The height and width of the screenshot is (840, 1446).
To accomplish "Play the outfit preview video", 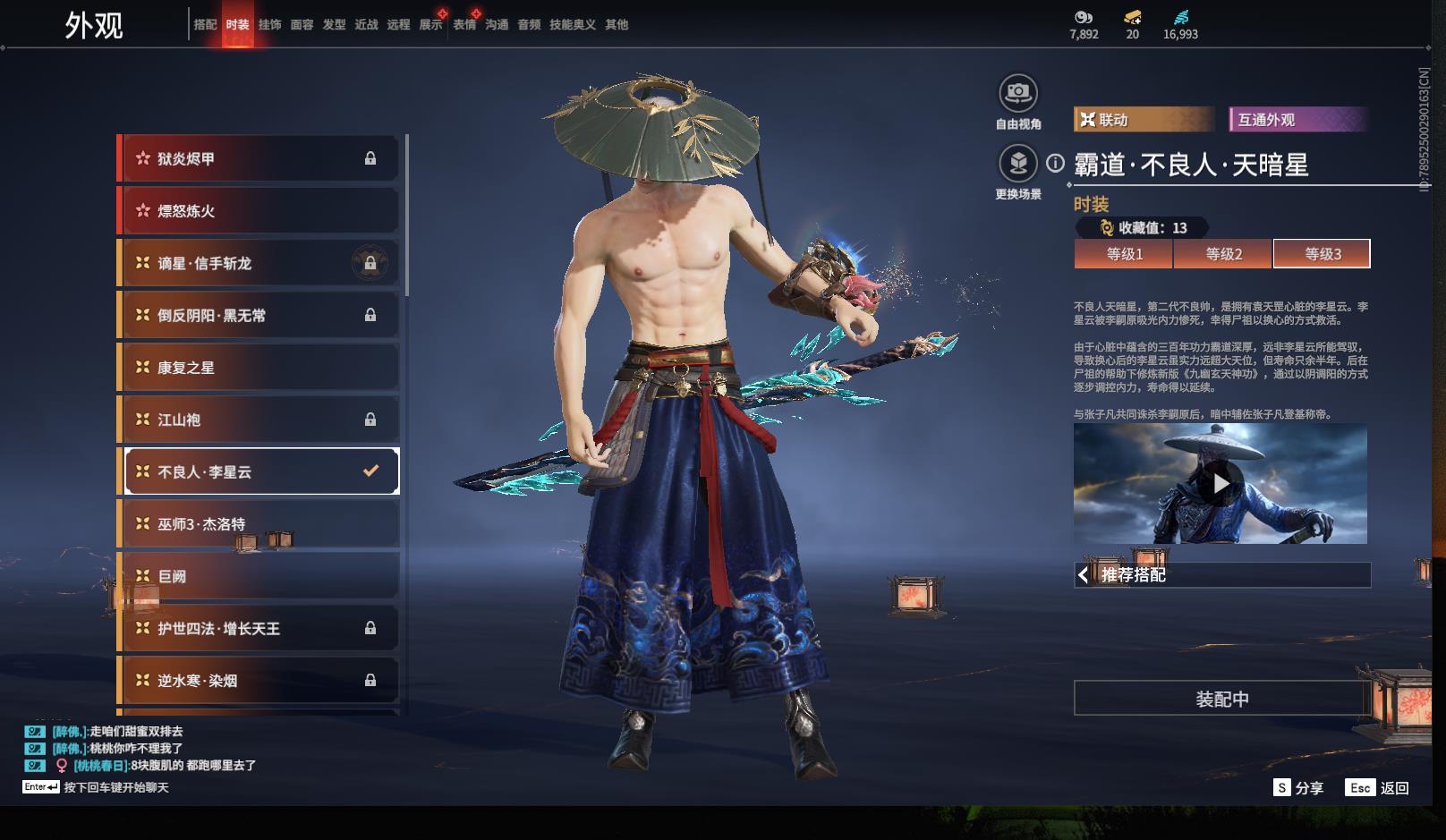I will 1221,484.
